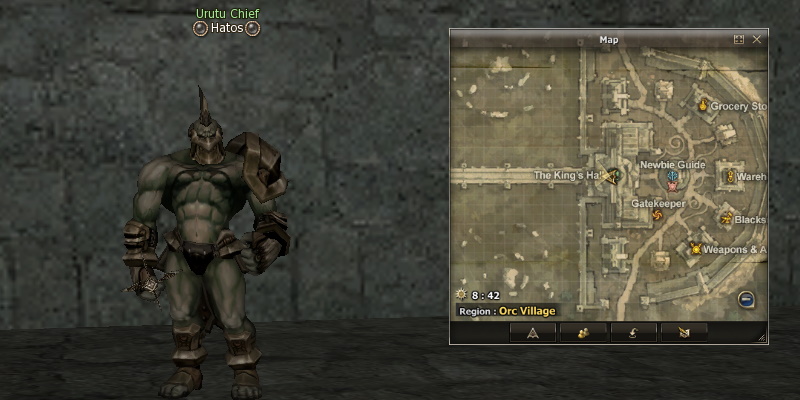Choose the Gatekeeper swirl marker
The height and width of the screenshot is (400, 800).
click(x=657, y=215)
